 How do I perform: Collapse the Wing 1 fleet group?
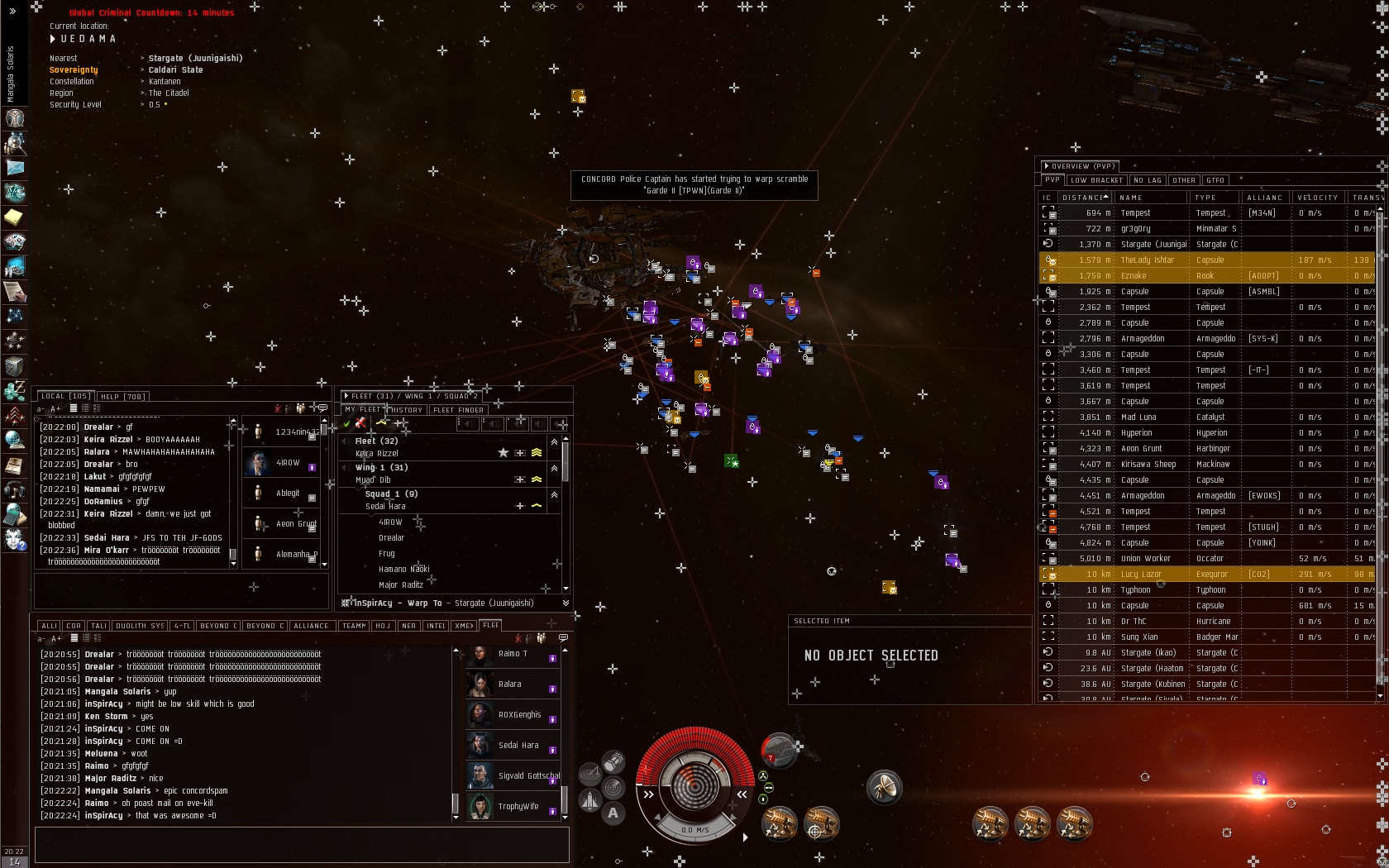(x=554, y=469)
